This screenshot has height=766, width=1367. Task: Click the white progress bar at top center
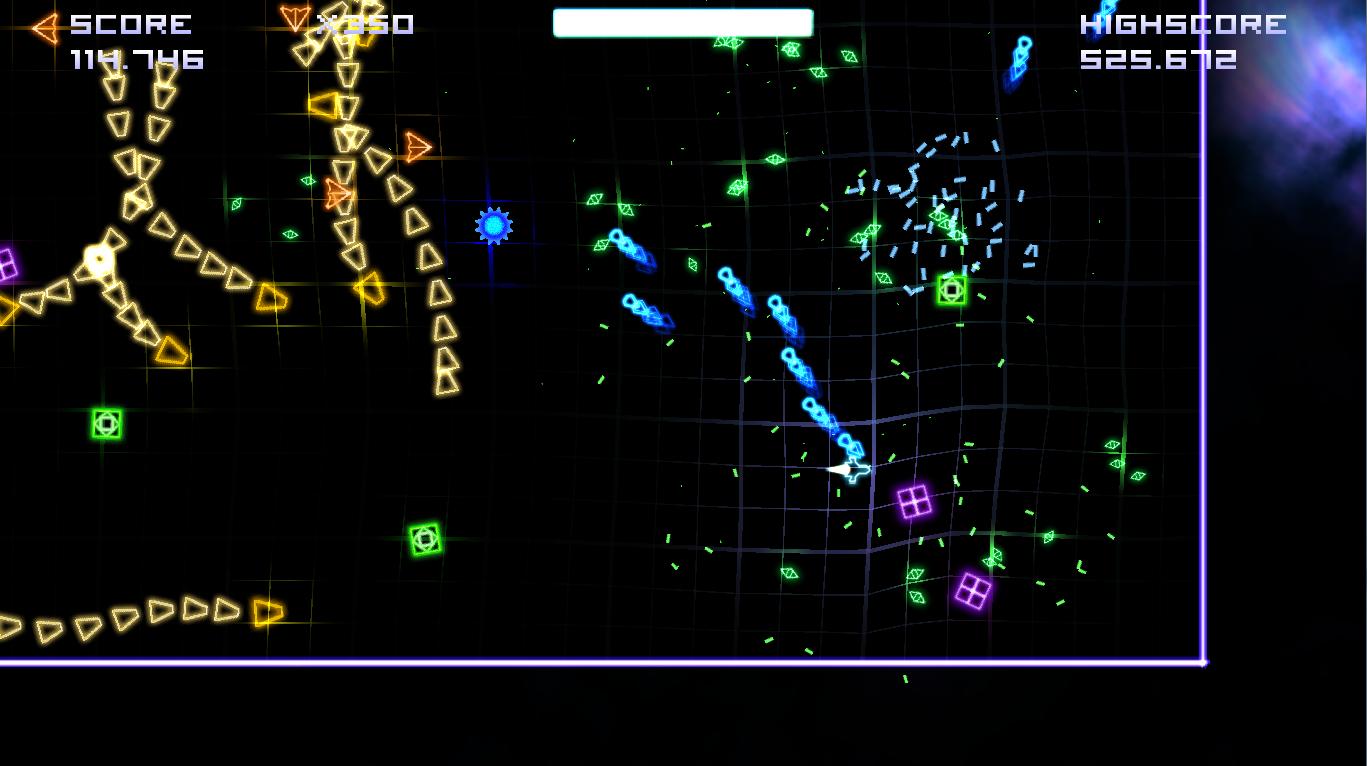(x=684, y=20)
